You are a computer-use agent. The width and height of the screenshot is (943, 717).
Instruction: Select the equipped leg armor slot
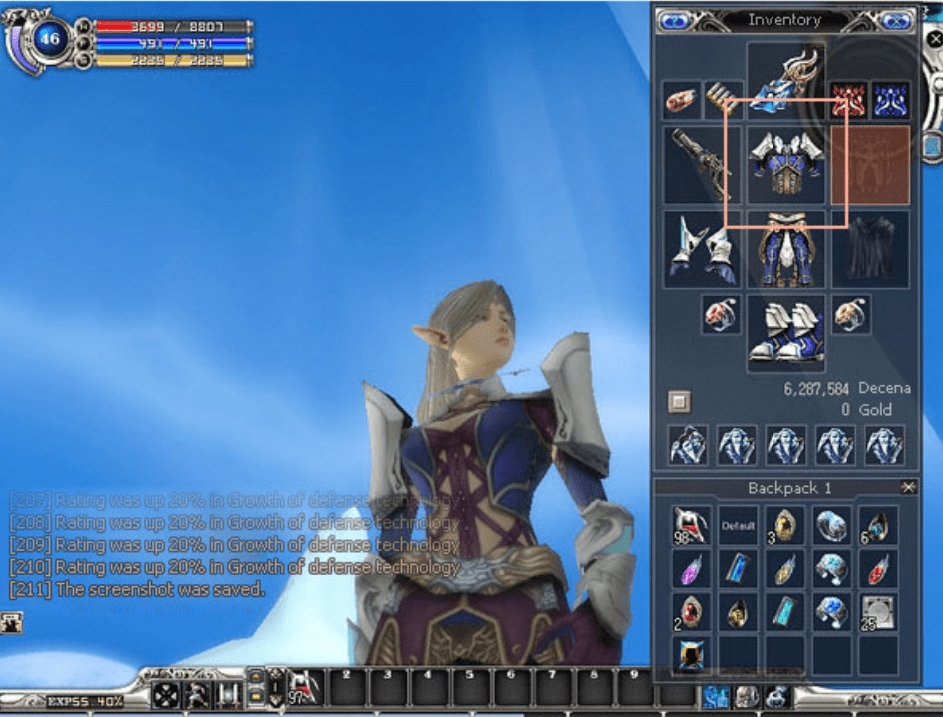pyautogui.click(x=786, y=248)
